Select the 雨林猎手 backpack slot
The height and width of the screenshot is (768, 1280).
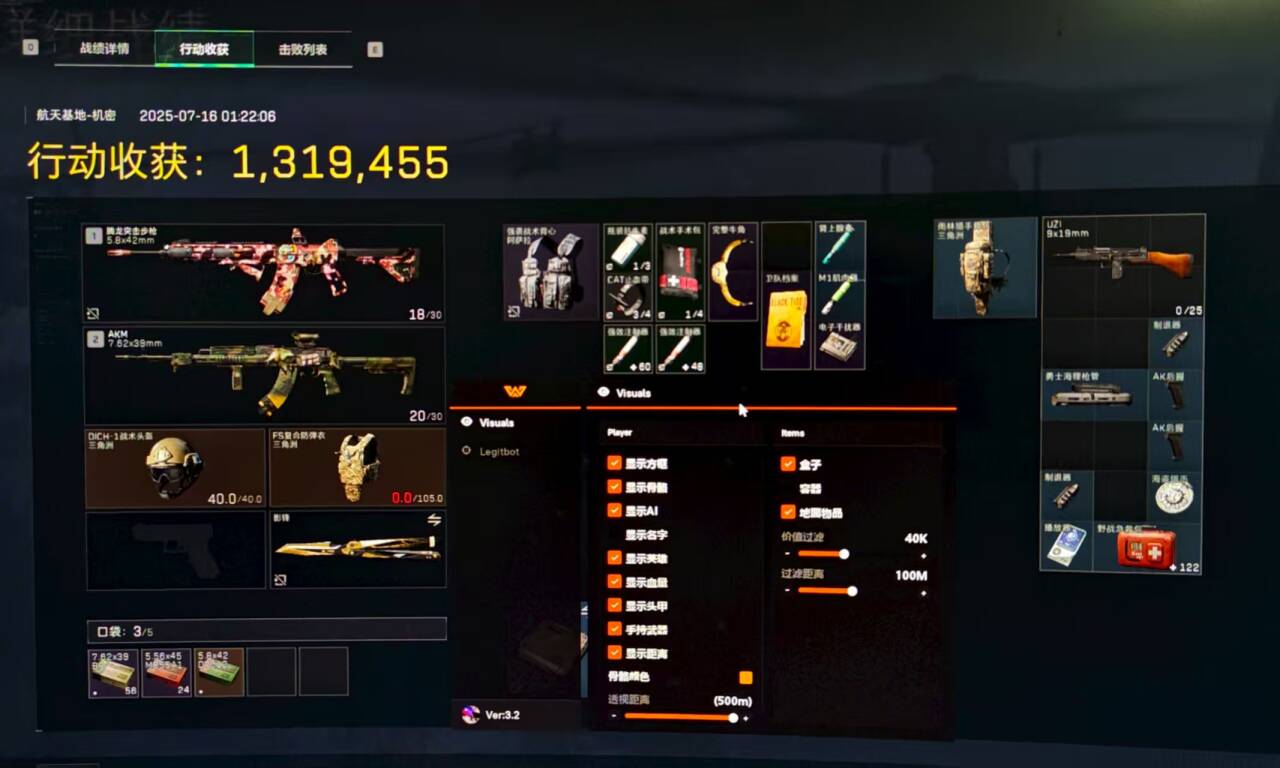coord(985,267)
